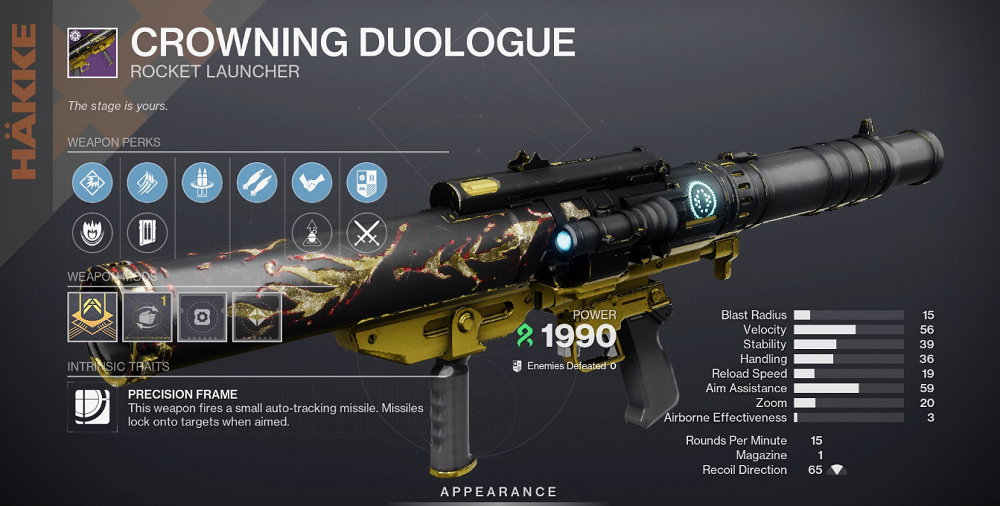Viewport: 1000px width, 506px height.
Task: Choose the flame burst barrel perk
Action: coord(92,234)
